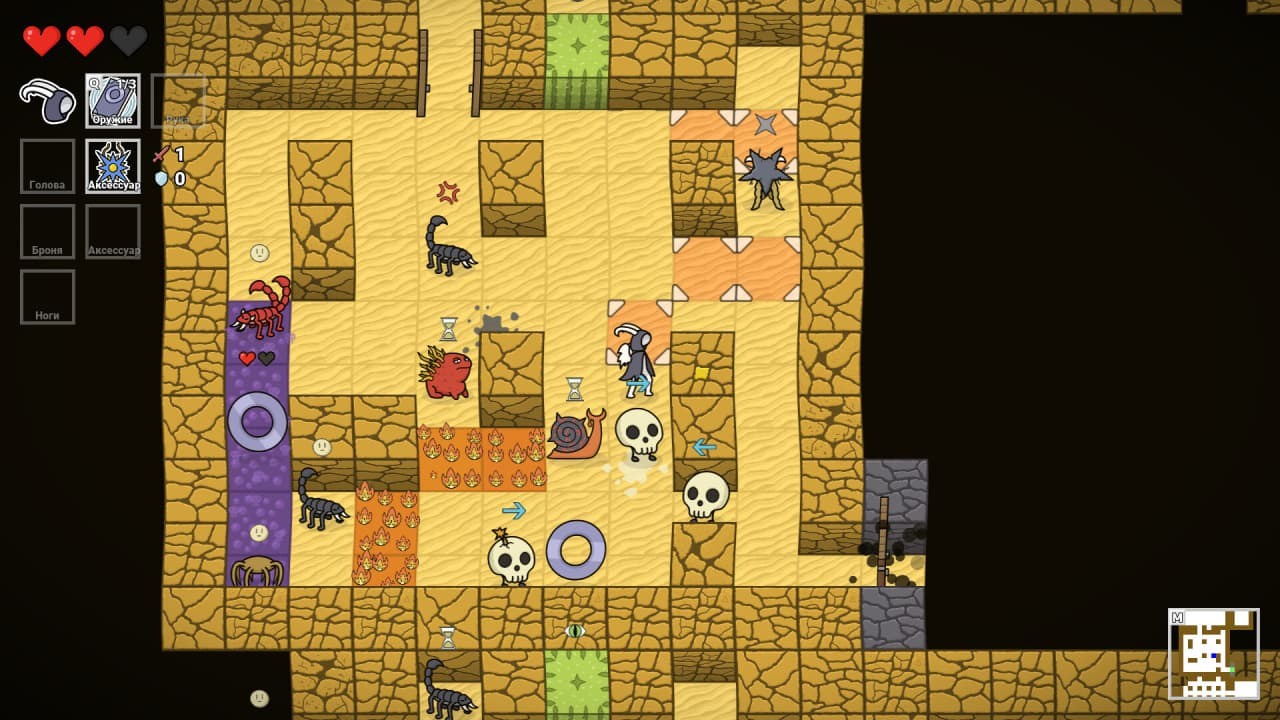1280x720 pixels.
Task: Click the empty Броня armor slot
Action: (x=47, y=230)
